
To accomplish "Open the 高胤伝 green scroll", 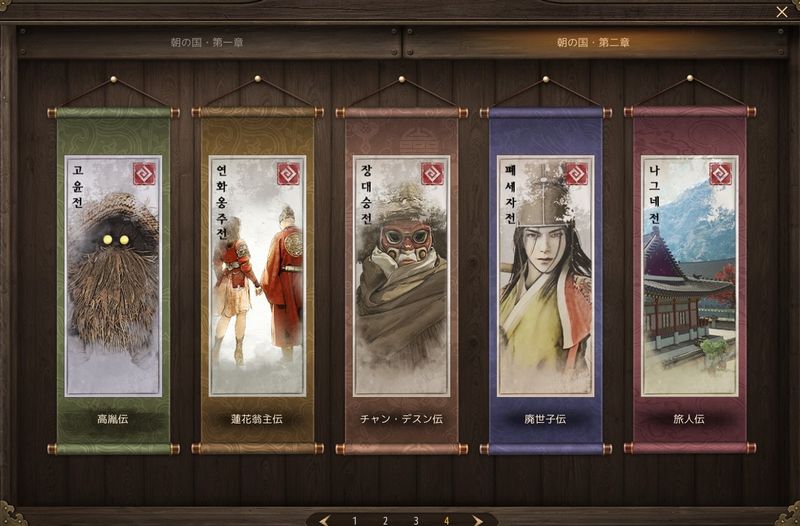I will click(x=113, y=280).
